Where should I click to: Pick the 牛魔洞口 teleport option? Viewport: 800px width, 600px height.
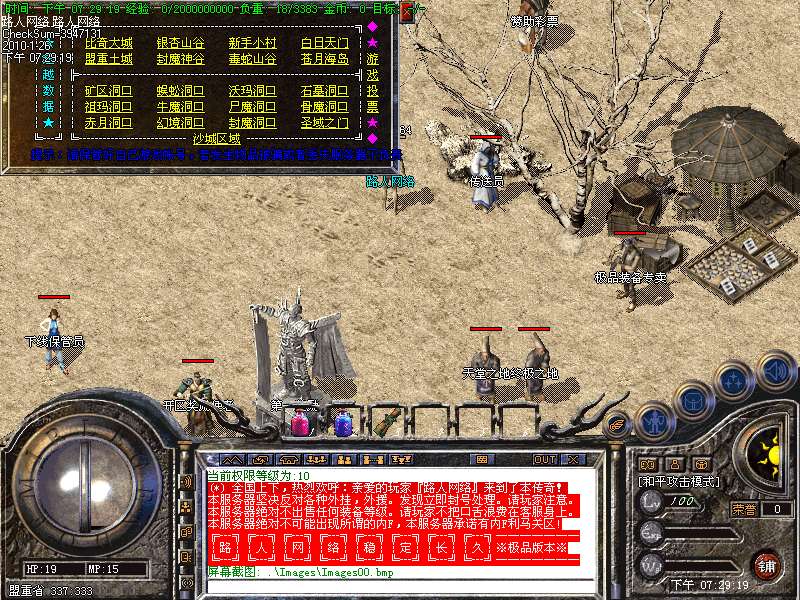tap(180, 107)
